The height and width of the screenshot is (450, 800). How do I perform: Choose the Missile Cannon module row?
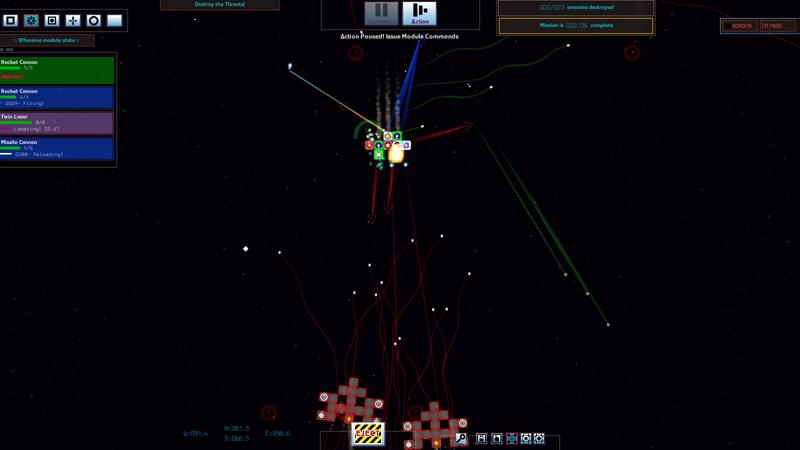pyautogui.click(x=57, y=149)
